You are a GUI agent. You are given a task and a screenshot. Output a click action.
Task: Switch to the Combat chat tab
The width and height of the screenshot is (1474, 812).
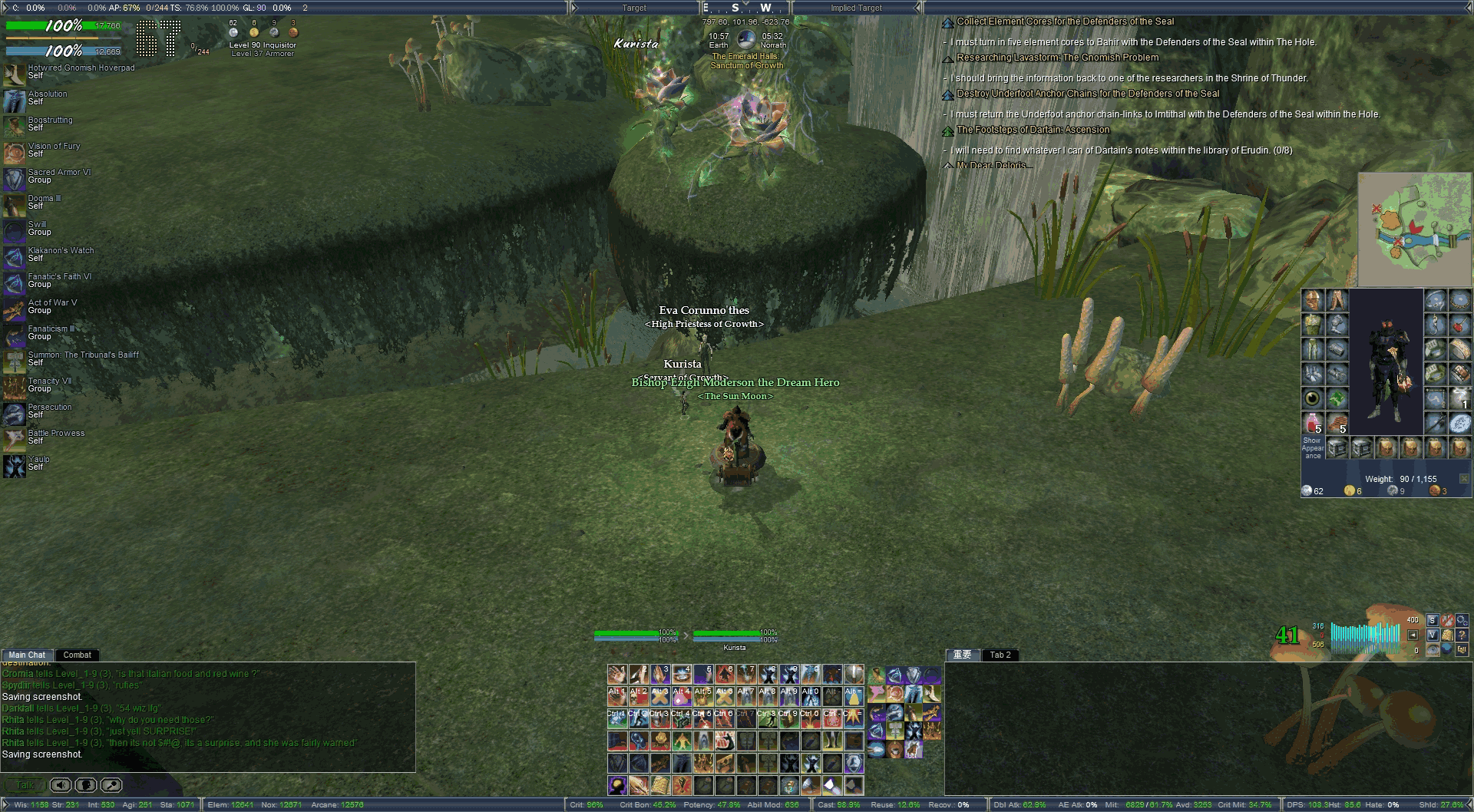click(x=77, y=655)
